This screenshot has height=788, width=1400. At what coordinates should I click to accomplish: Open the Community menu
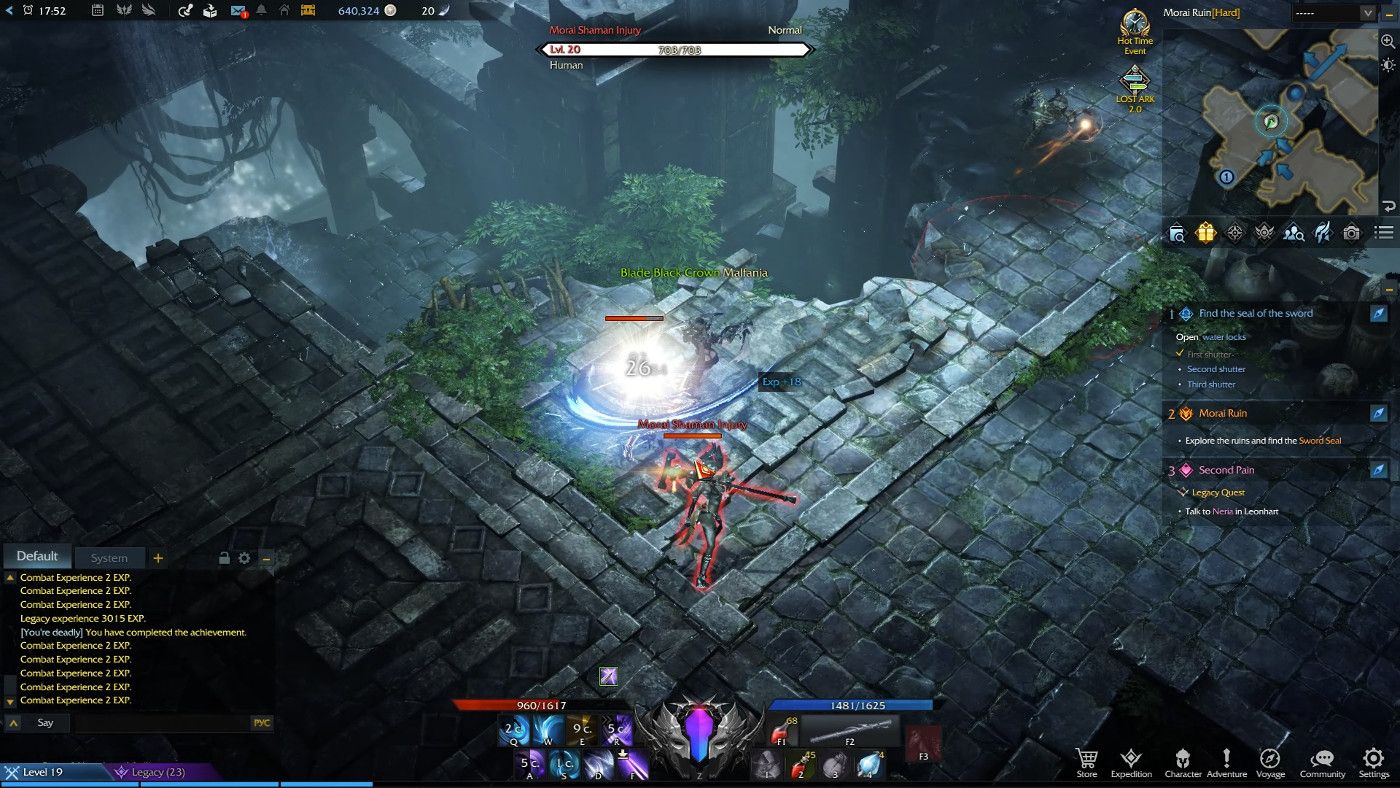pos(1322,761)
